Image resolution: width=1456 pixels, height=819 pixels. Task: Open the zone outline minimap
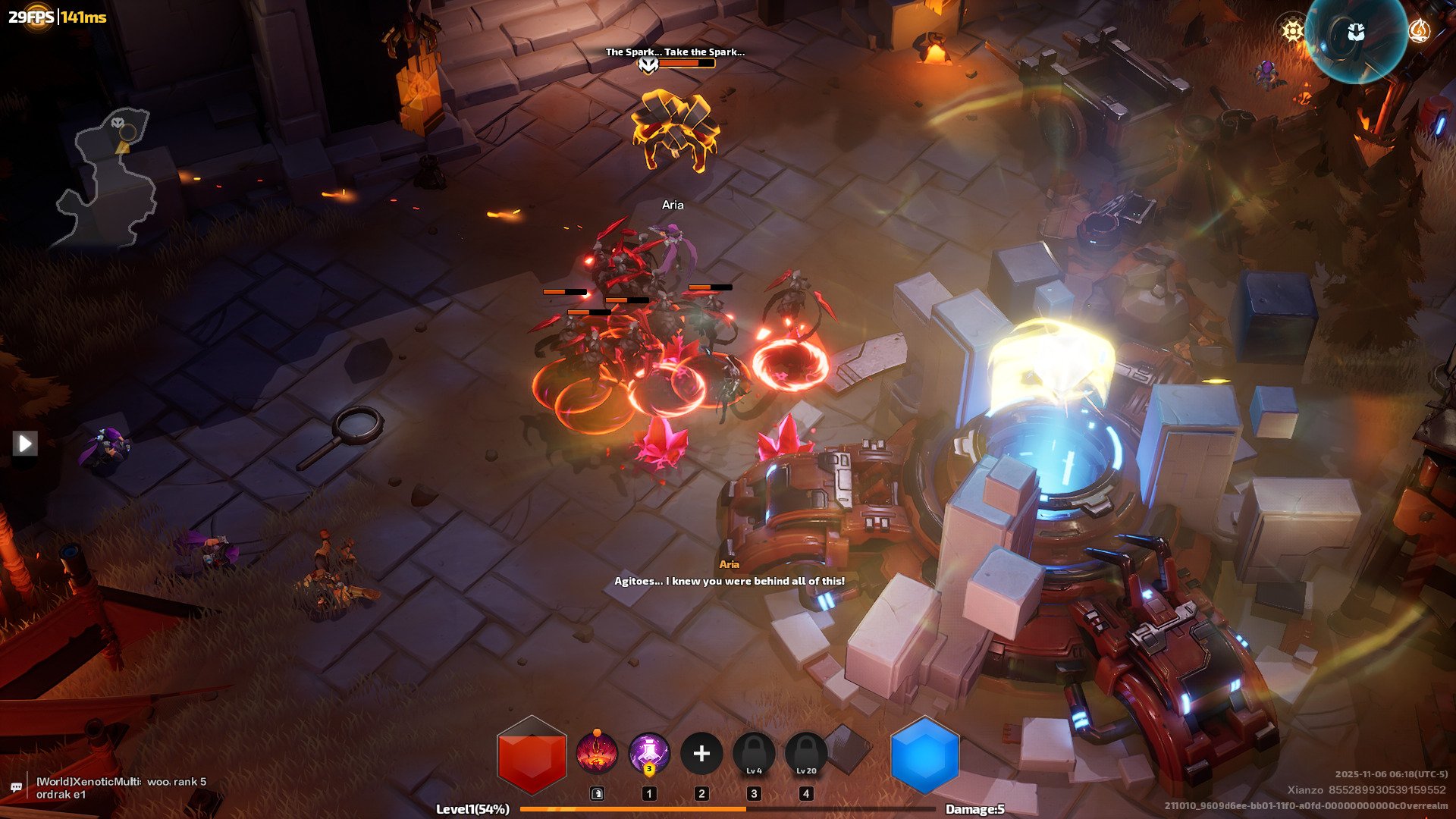[108, 178]
